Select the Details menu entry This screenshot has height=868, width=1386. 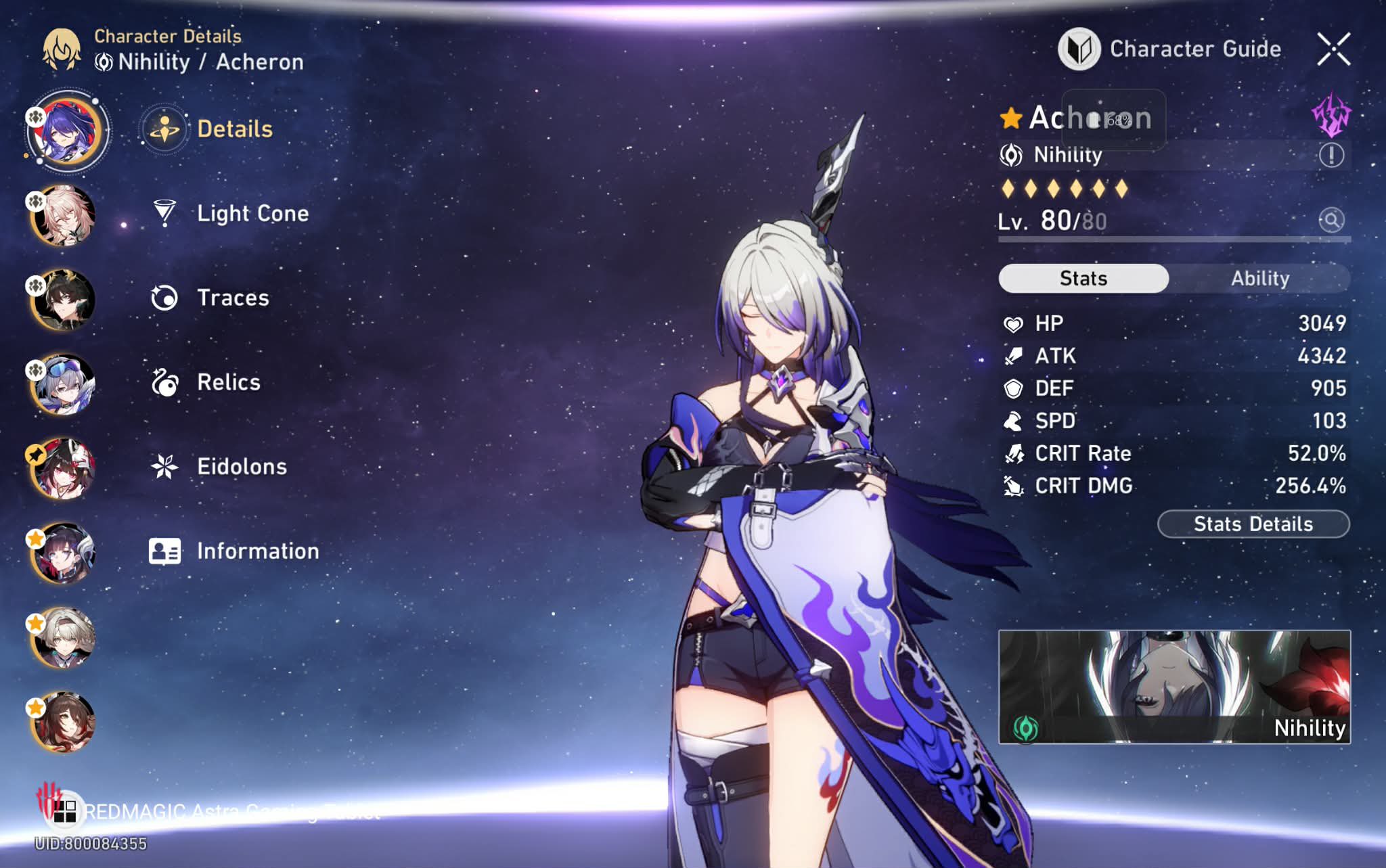coord(234,129)
